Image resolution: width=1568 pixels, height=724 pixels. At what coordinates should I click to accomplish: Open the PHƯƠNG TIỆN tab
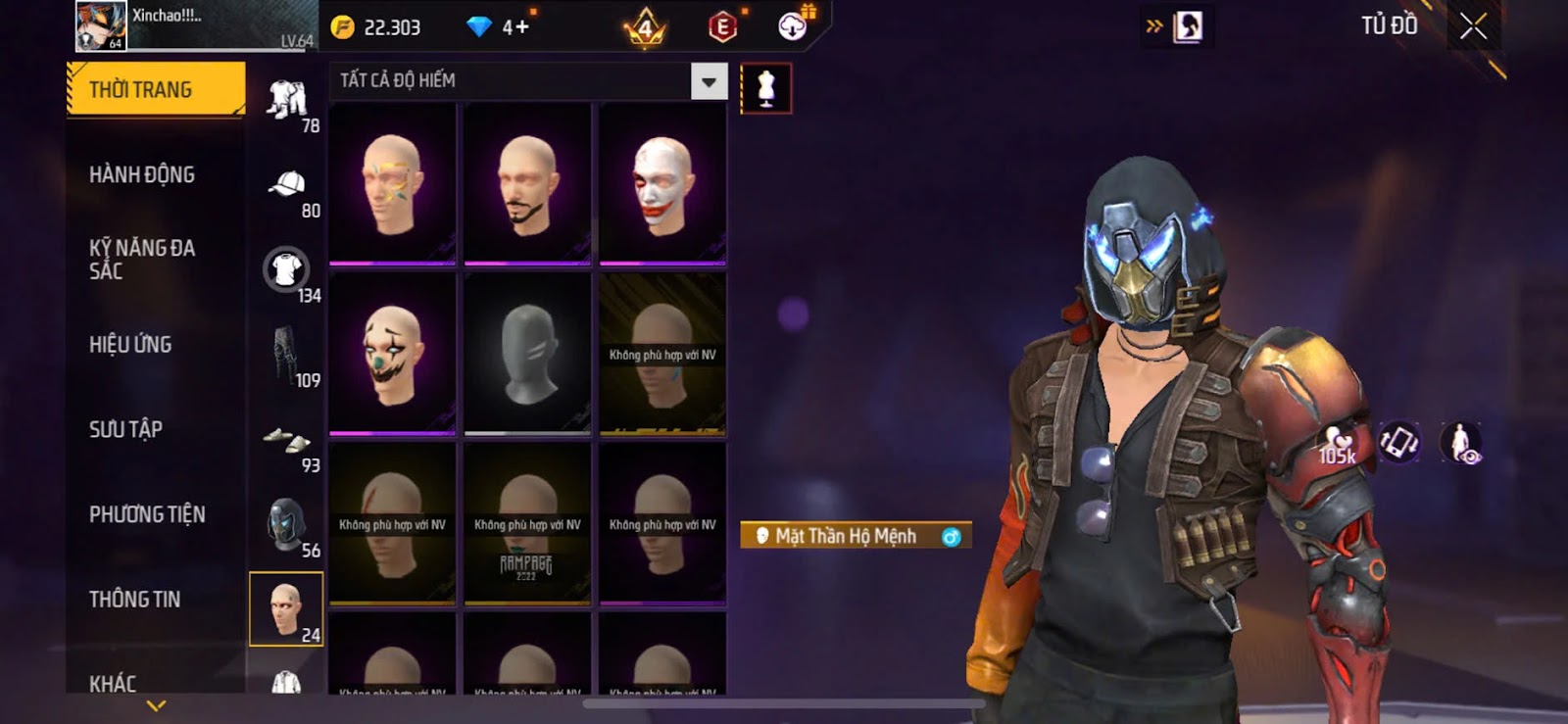pos(147,514)
